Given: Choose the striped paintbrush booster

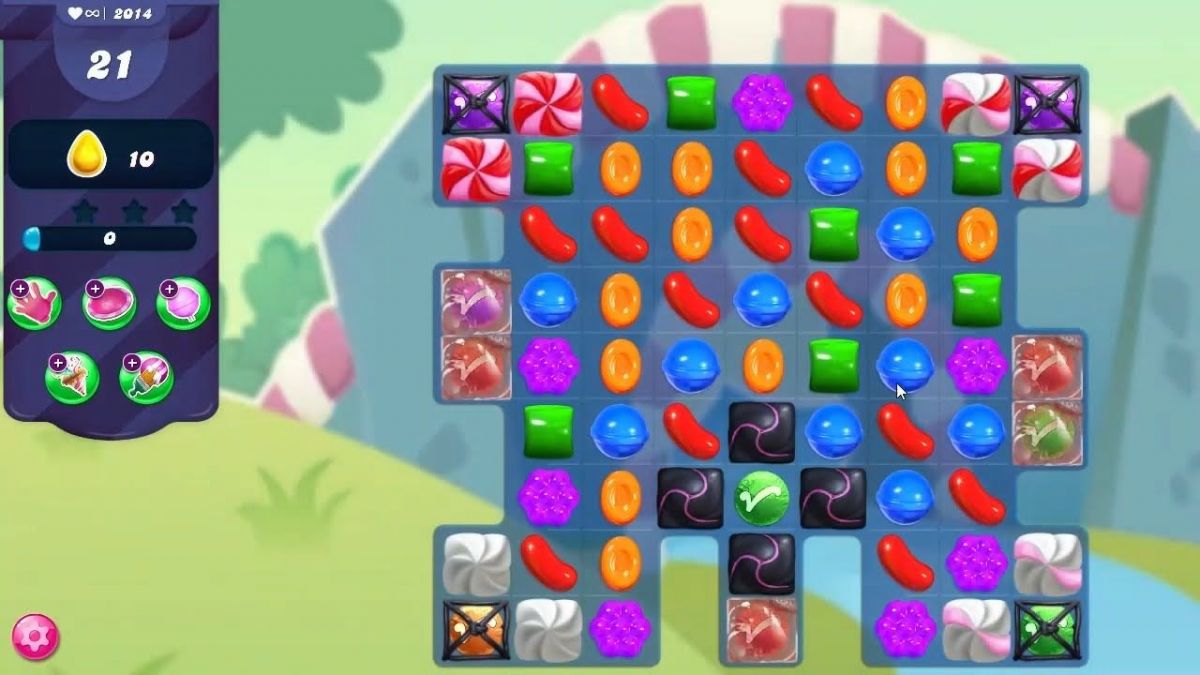Looking at the screenshot, I should pyautogui.click(x=147, y=377).
